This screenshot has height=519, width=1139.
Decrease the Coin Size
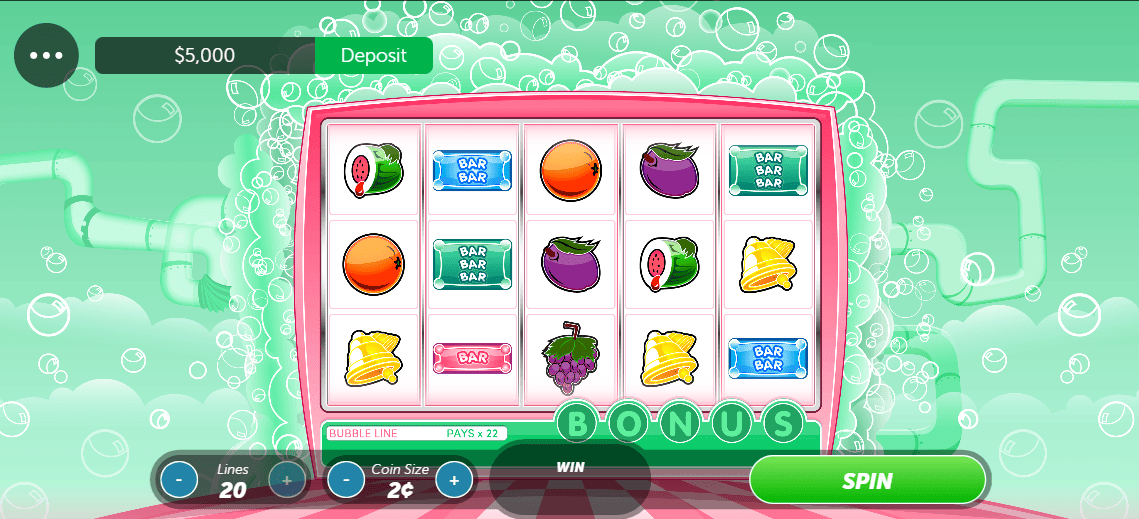(346, 480)
